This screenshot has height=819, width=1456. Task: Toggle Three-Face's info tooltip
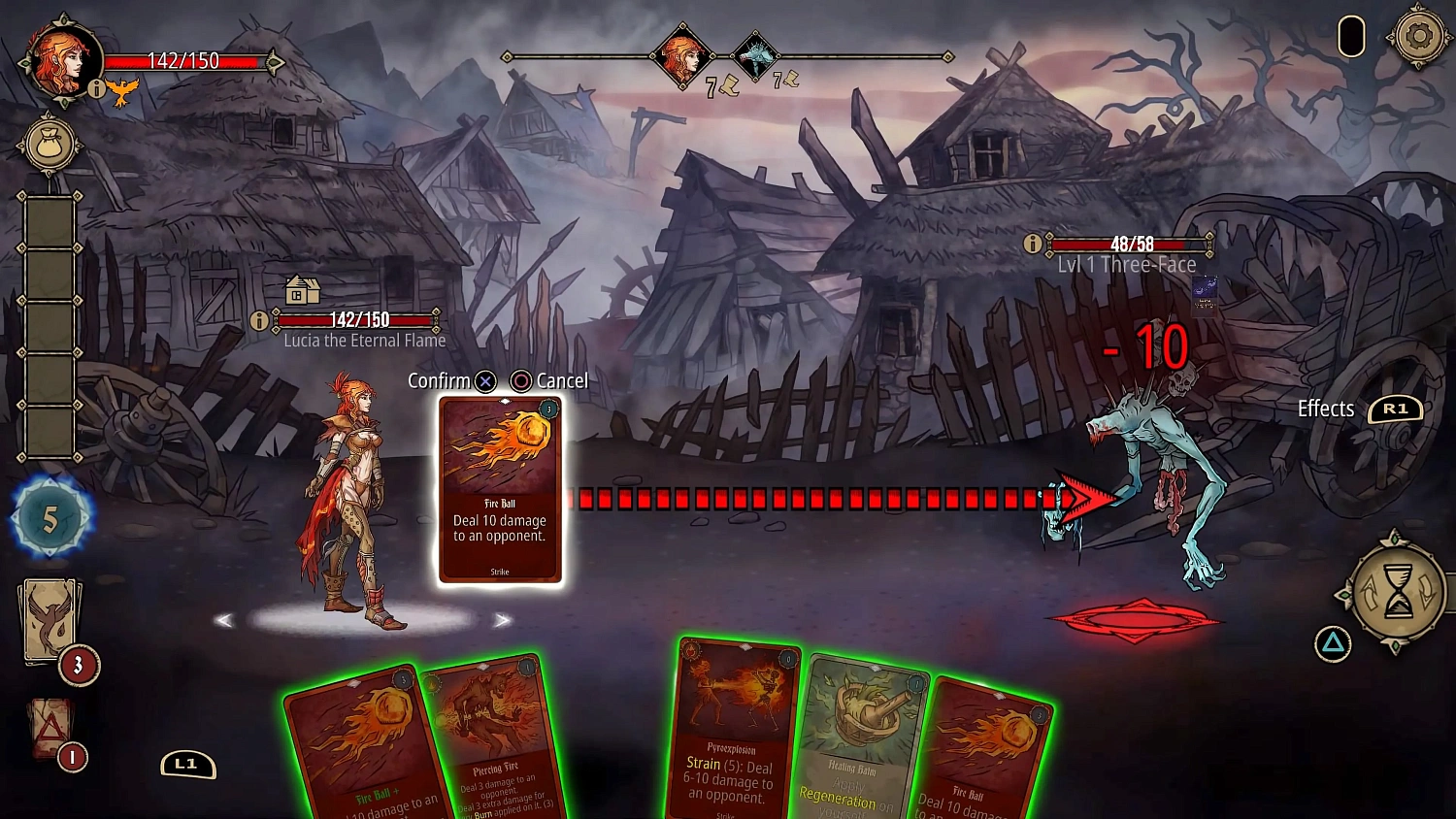pos(1032,244)
